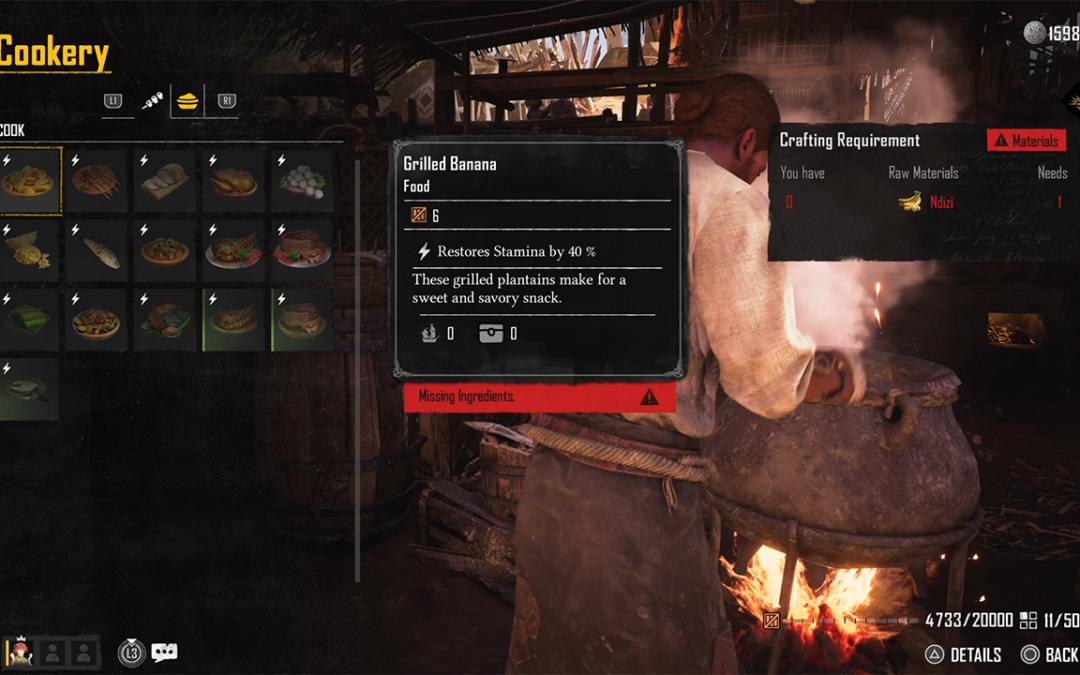Go back from the Cookery menu
This screenshot has width=1080, height=675.
coord(1048,655)
